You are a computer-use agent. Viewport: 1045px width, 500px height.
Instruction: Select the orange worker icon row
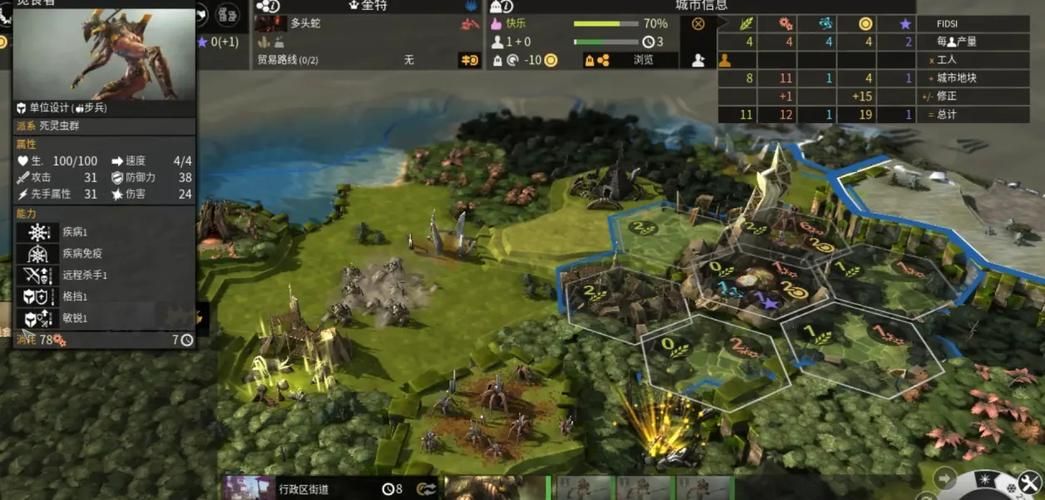[726, 60]
